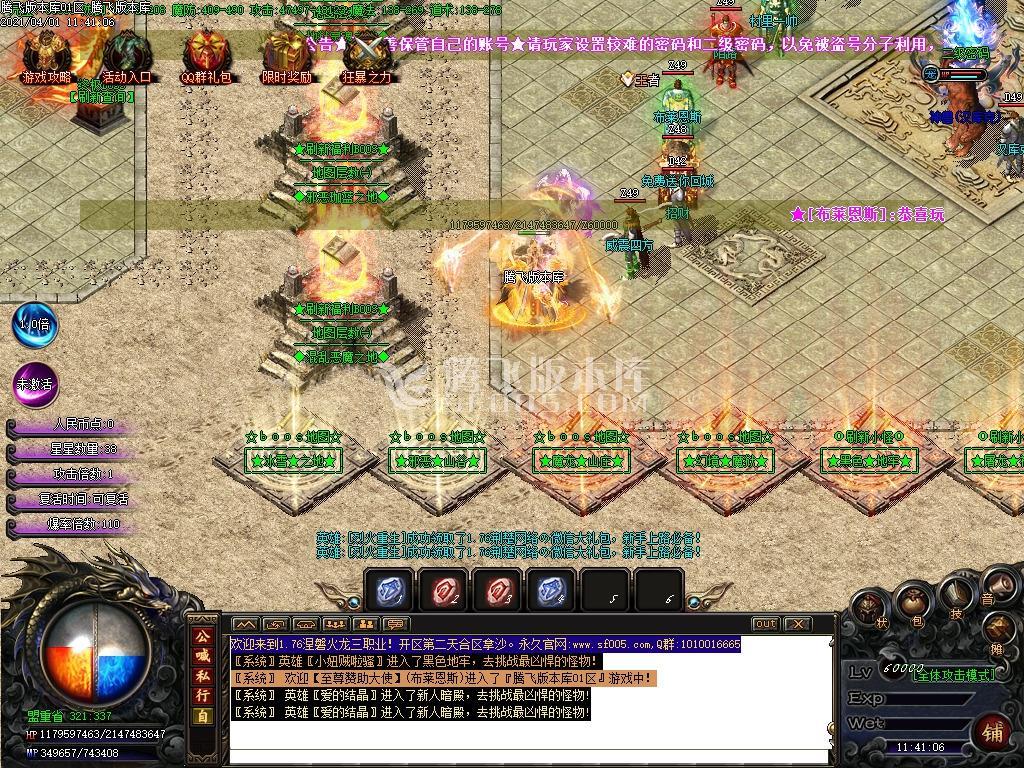This screenshot has height=768, width=1024.
Task: Switch chat to the 公 public channel
Action: 203,636
